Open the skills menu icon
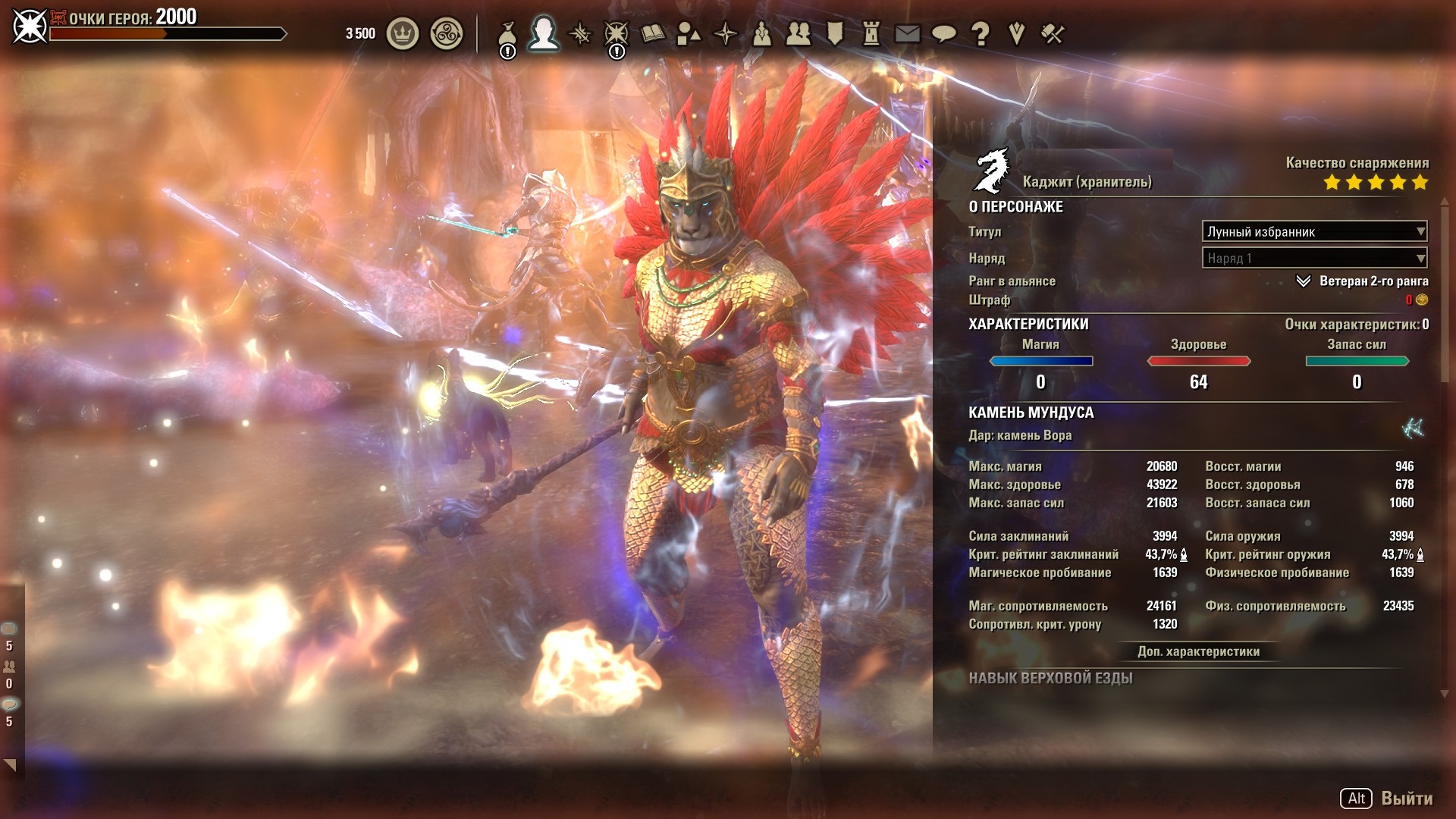 [580, 34]
